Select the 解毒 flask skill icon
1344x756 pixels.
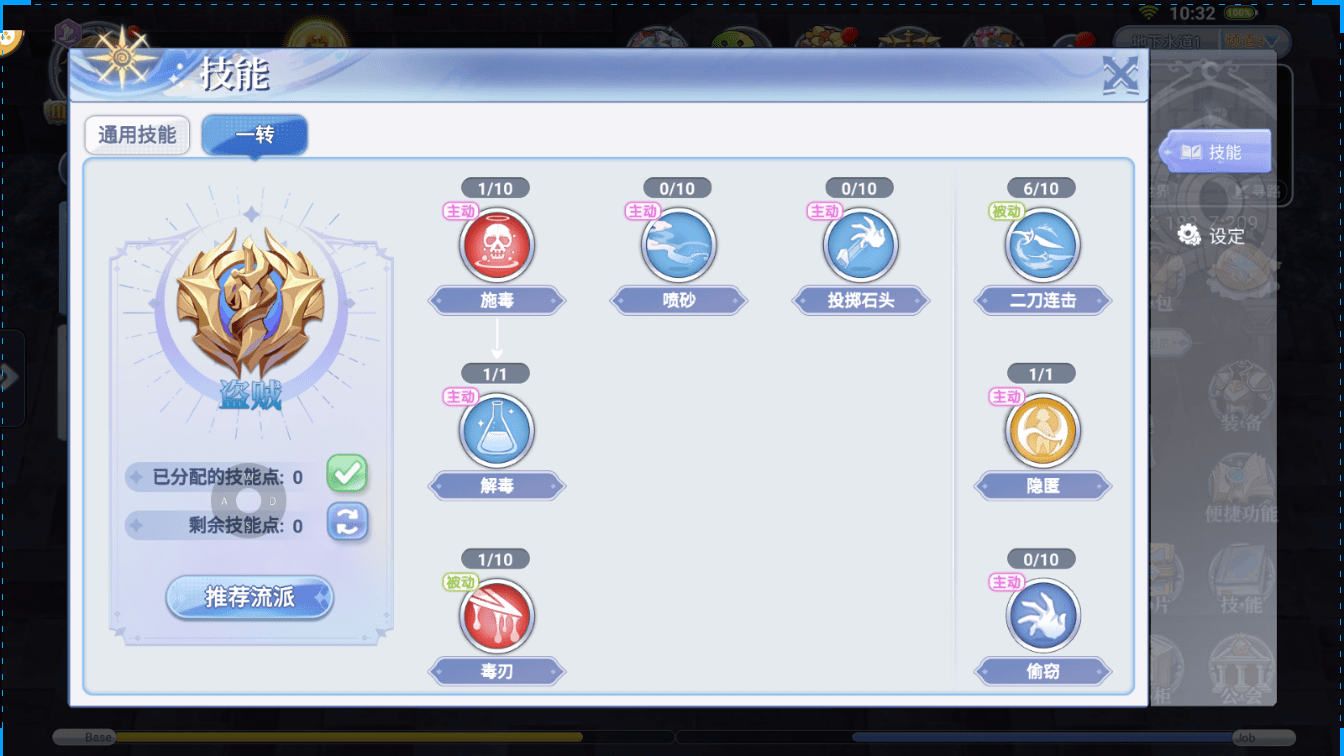(x=497, y=432)
